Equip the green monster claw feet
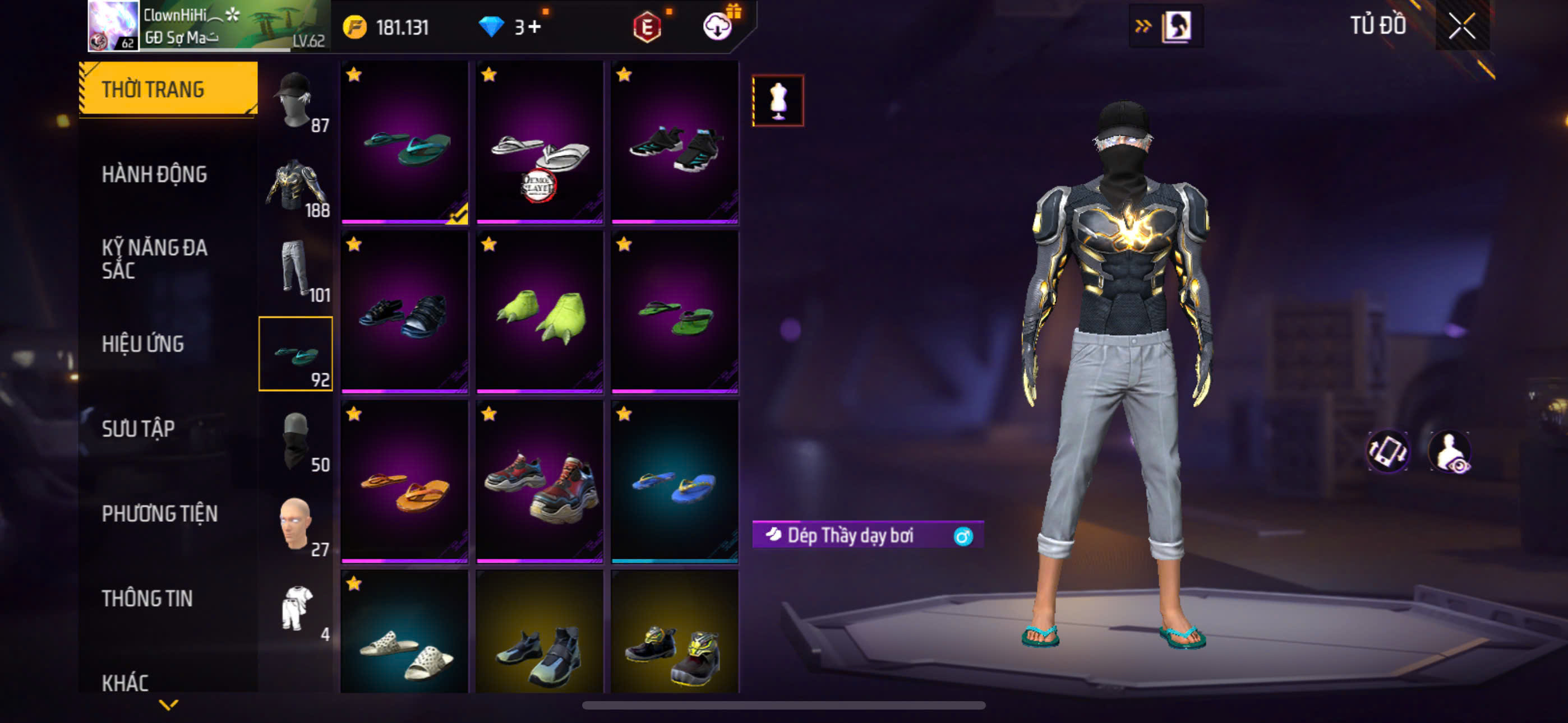Image resolution: width=1568 pixels, height=723 pixels. click(x=539, y=313)
